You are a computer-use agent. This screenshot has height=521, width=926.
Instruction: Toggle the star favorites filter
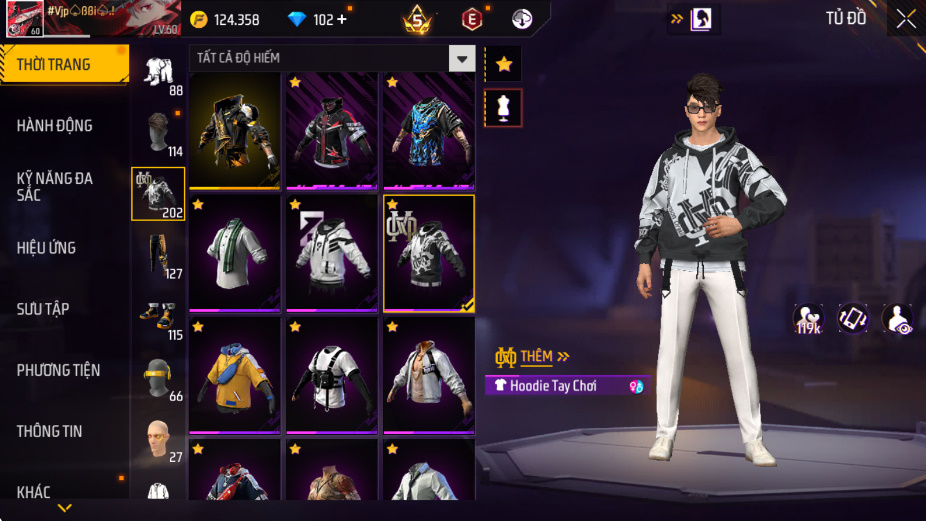tap(503, 65)
